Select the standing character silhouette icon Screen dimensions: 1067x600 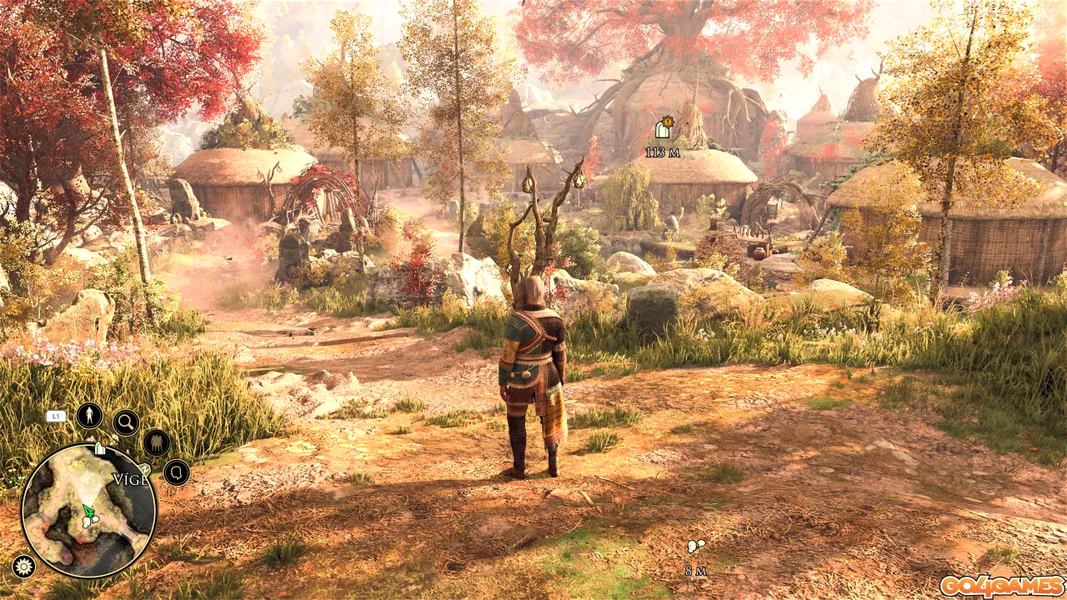click(x=90, y=415)
